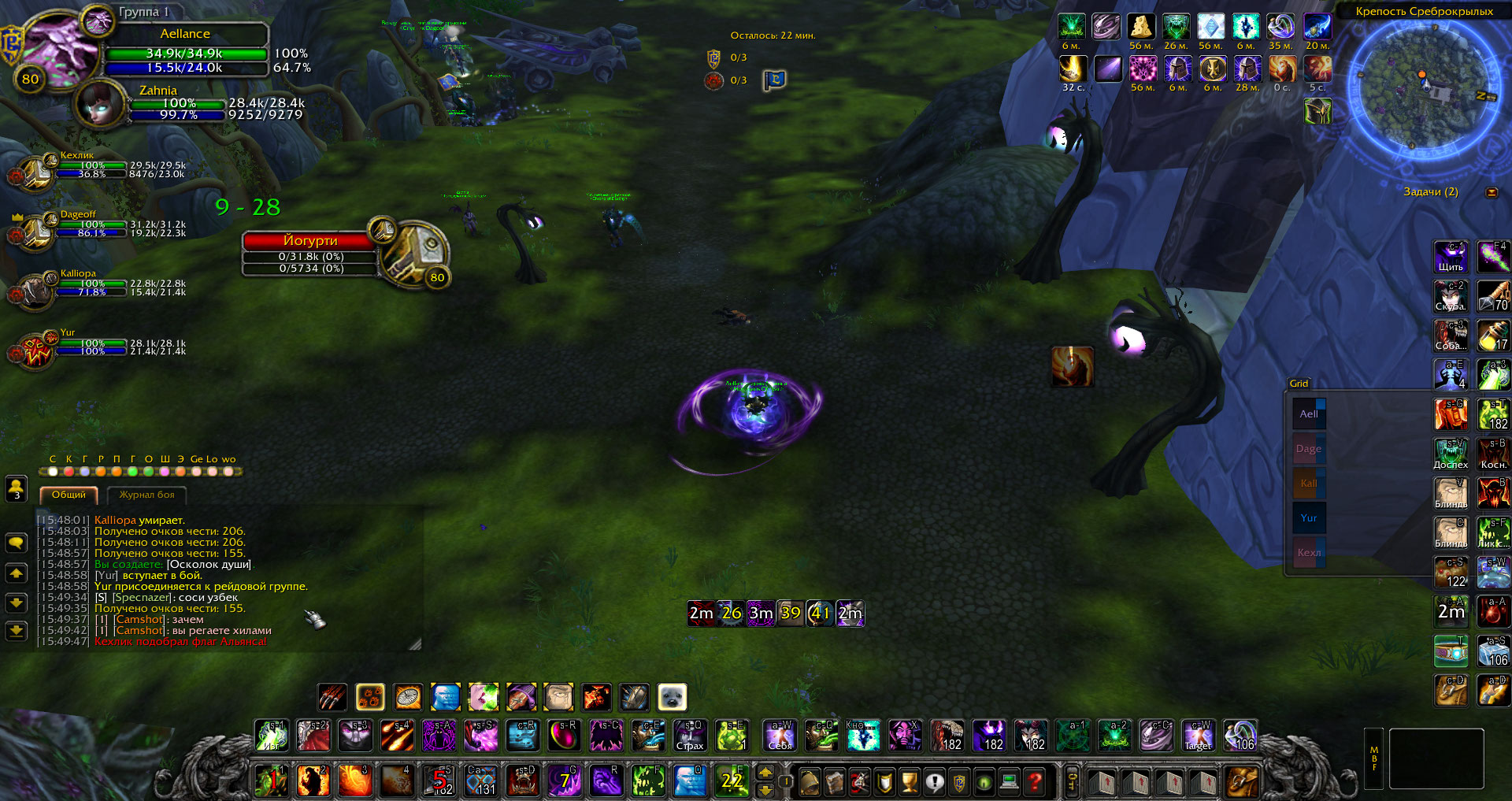
Task: Select Yur in the Grid raid frame
Action: [x=1309, y=517]
